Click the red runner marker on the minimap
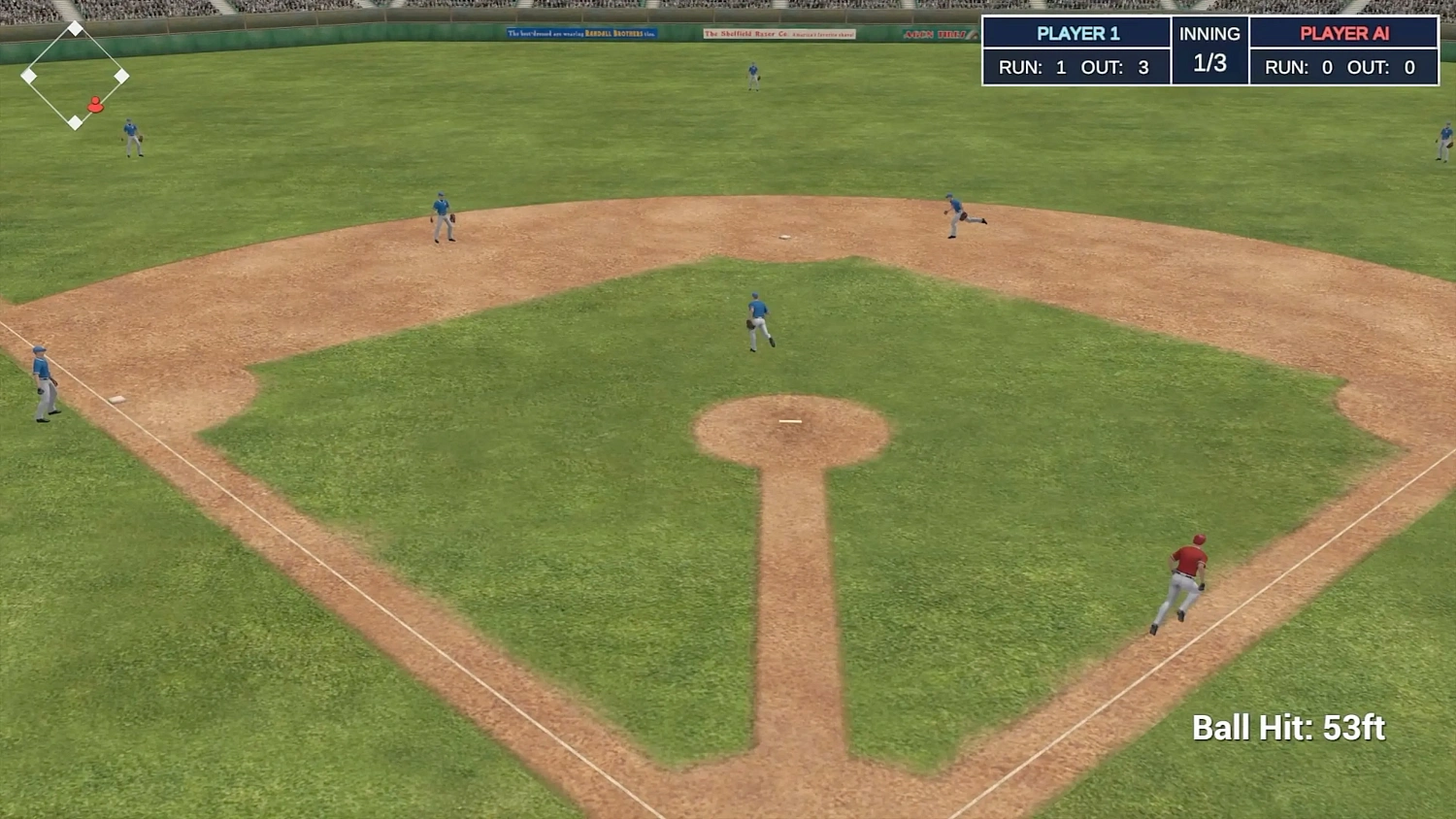The image size is (1456, 819). [95, 104]
